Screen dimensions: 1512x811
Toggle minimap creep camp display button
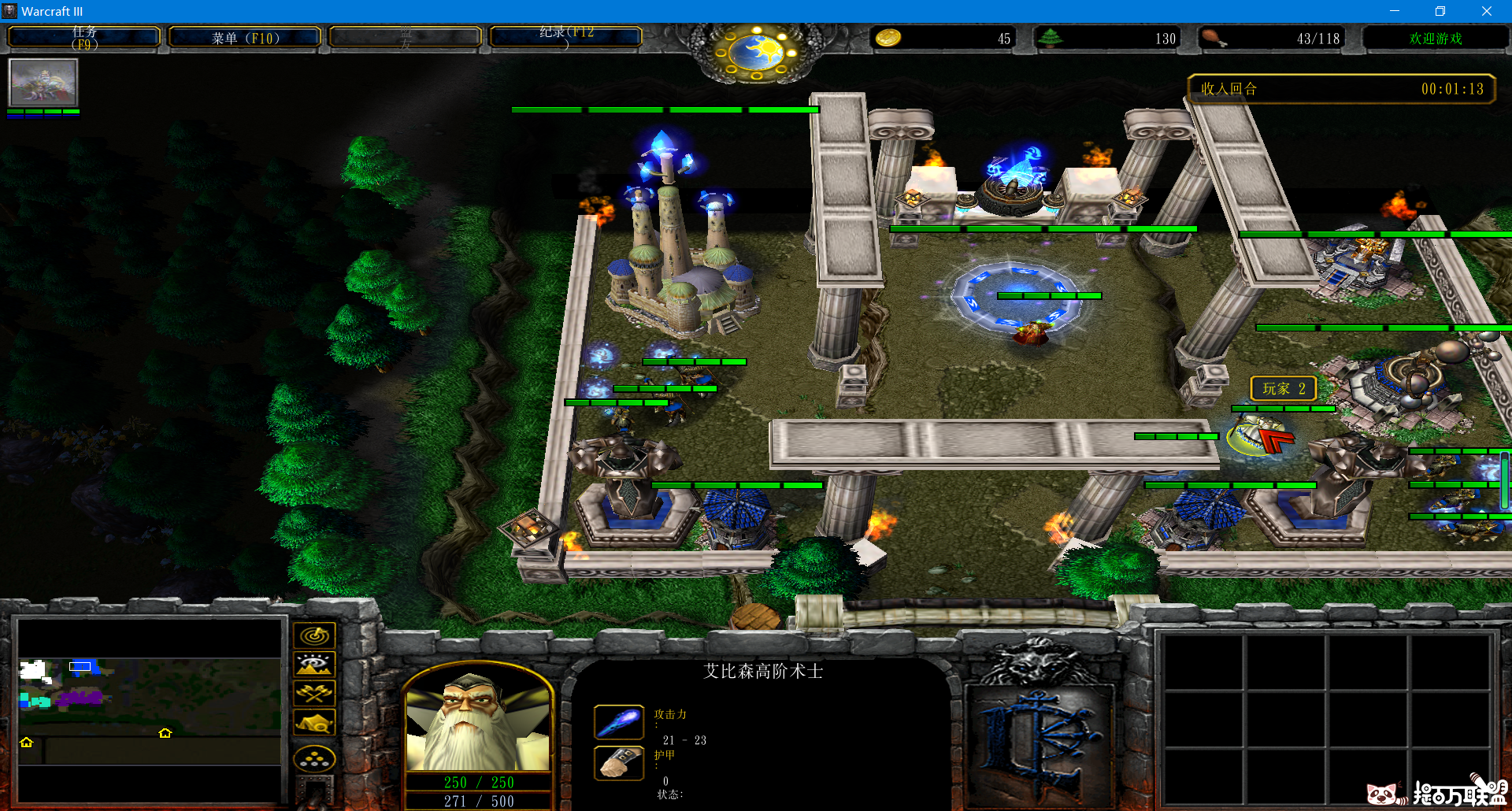coord(314,723)
